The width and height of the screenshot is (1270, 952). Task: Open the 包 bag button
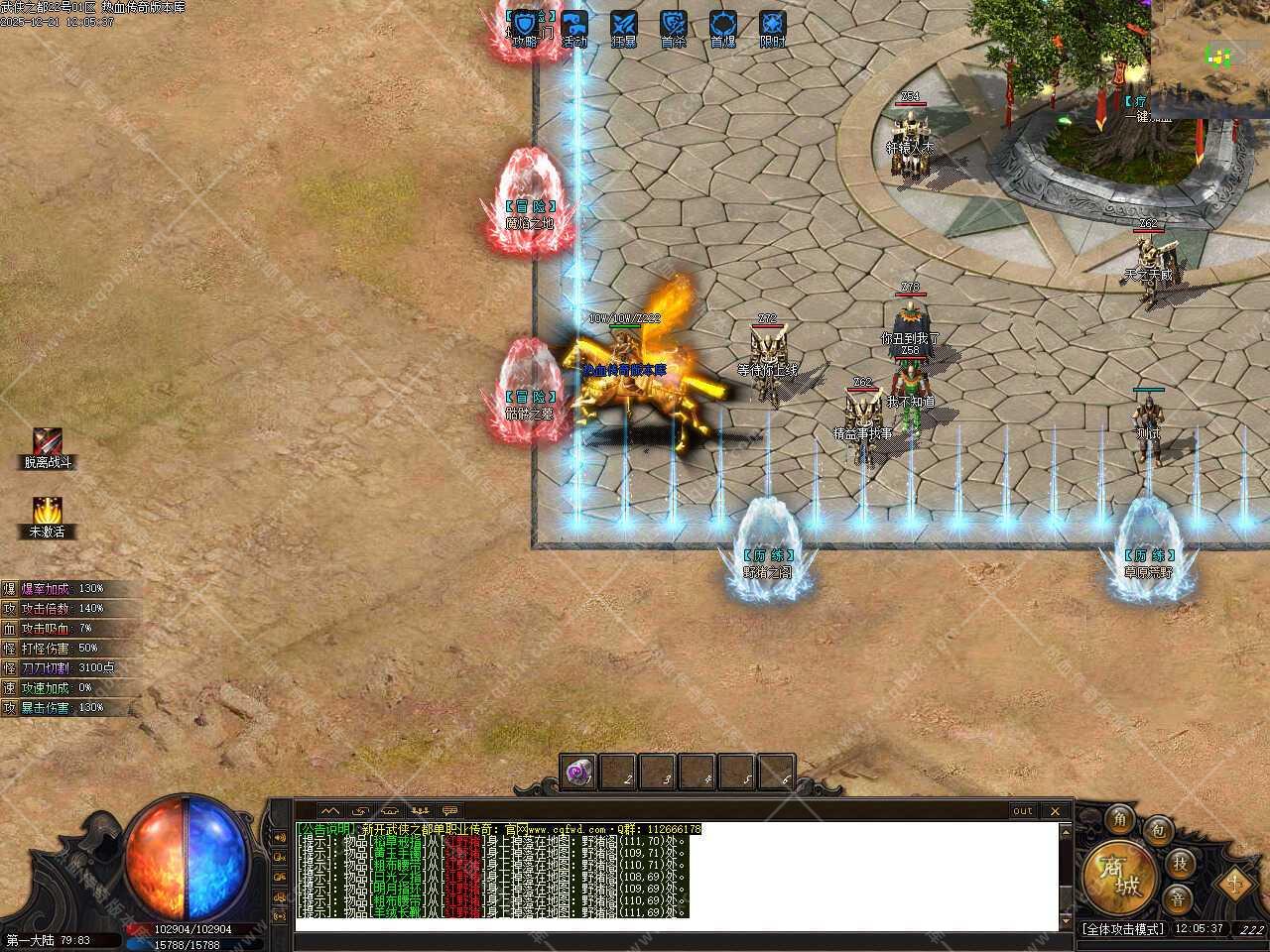tap(1158, 831)
